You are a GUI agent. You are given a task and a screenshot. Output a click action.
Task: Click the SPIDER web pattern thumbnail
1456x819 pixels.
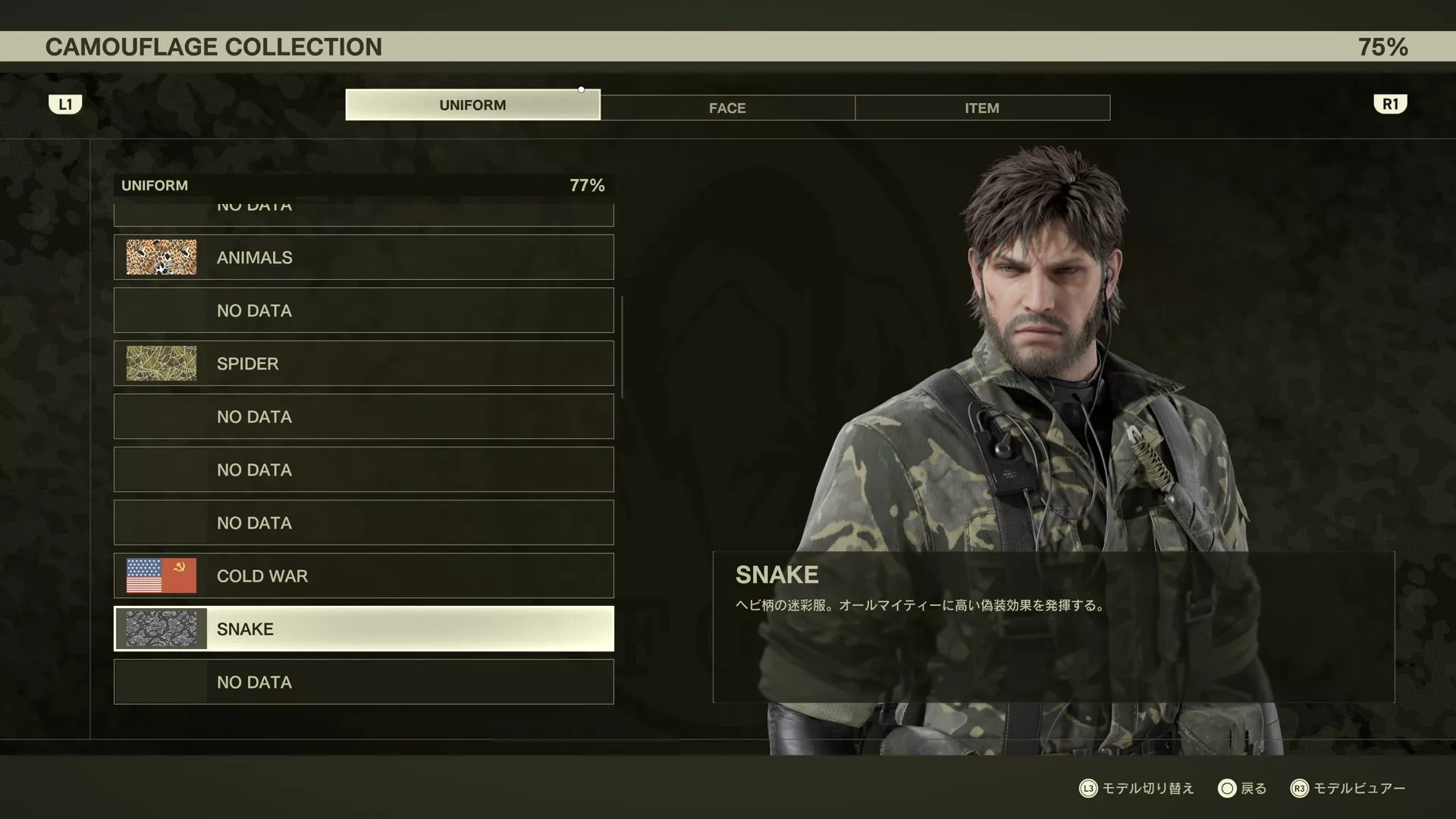point(161,363)
